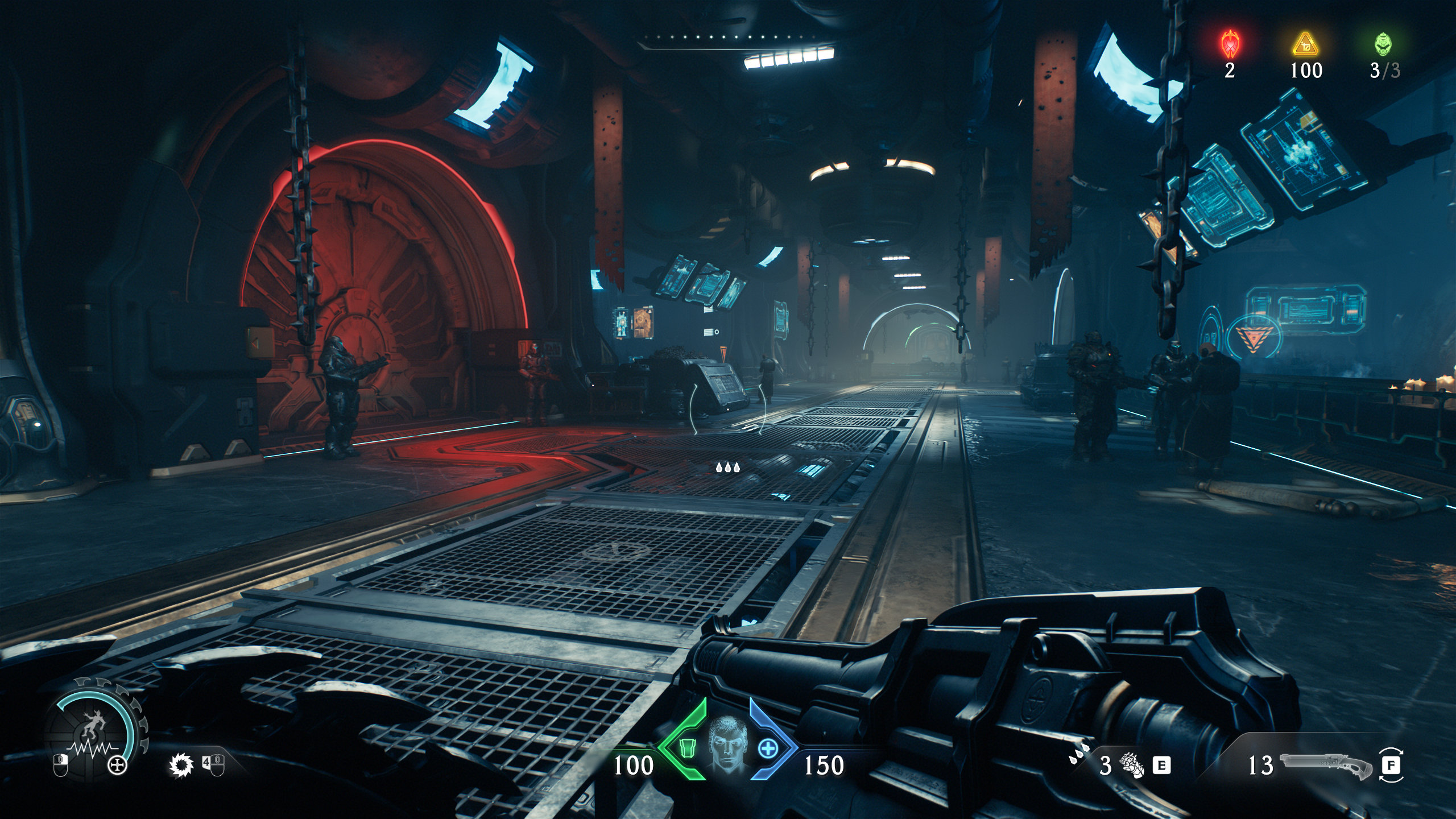Activate the spiked gauntlet melee icon
The width and height of the screenshot is (1456, 819).
coord(1132,766)
